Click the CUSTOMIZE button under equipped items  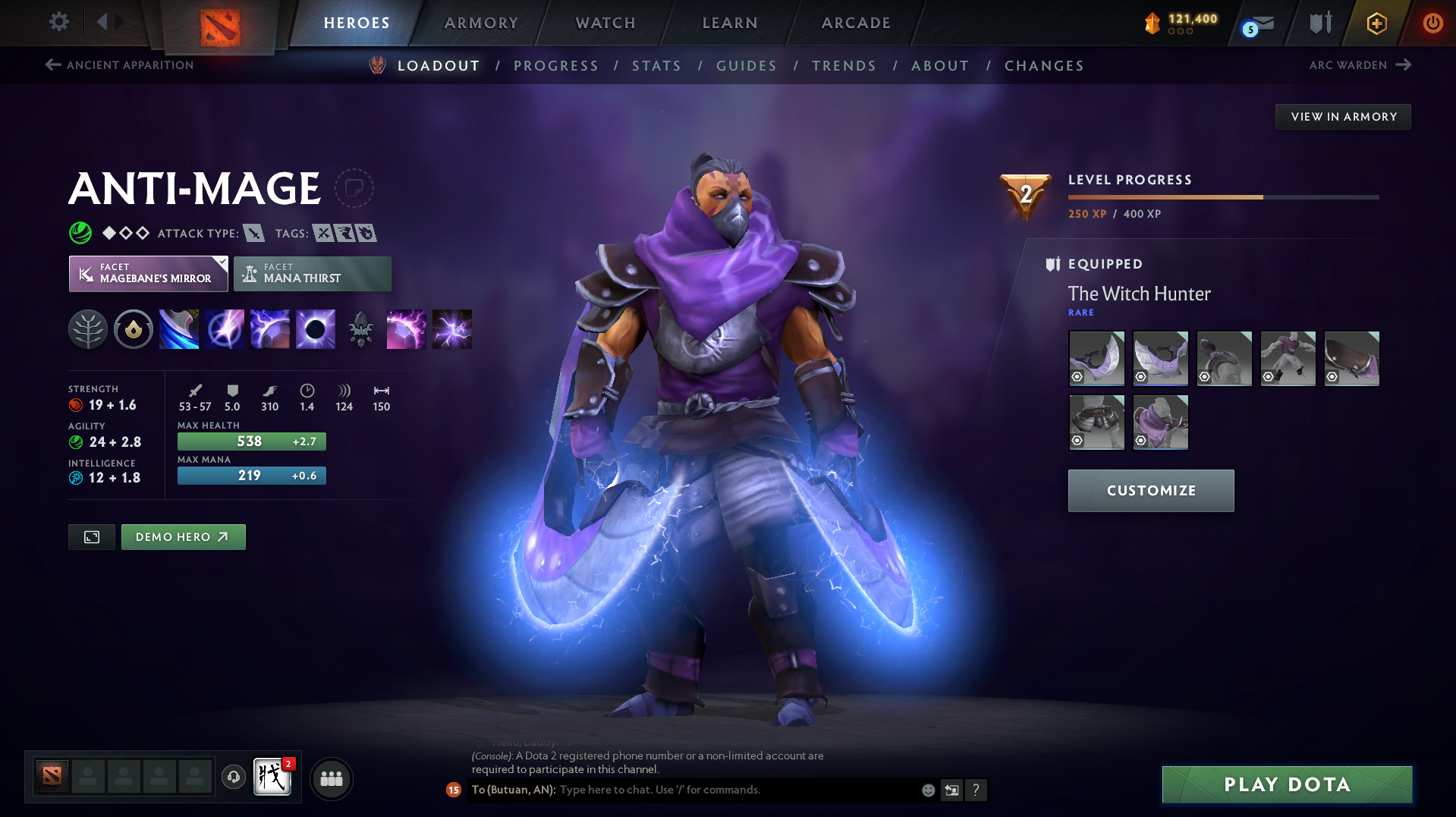point(1150,490)
